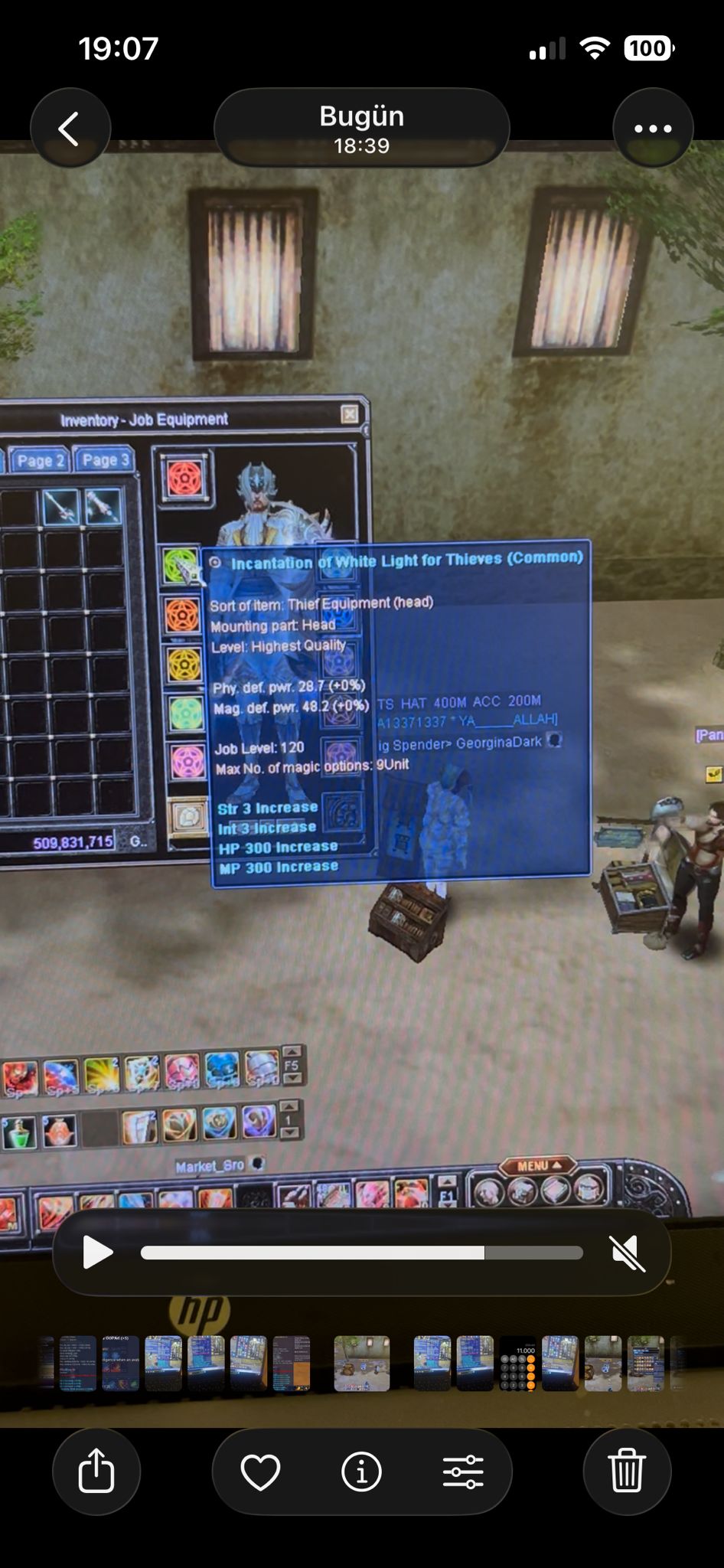The width and height of the screenshot is (724, 1568).
Task: Use the red potion in the quickbar
Action: coord(59,1131)
